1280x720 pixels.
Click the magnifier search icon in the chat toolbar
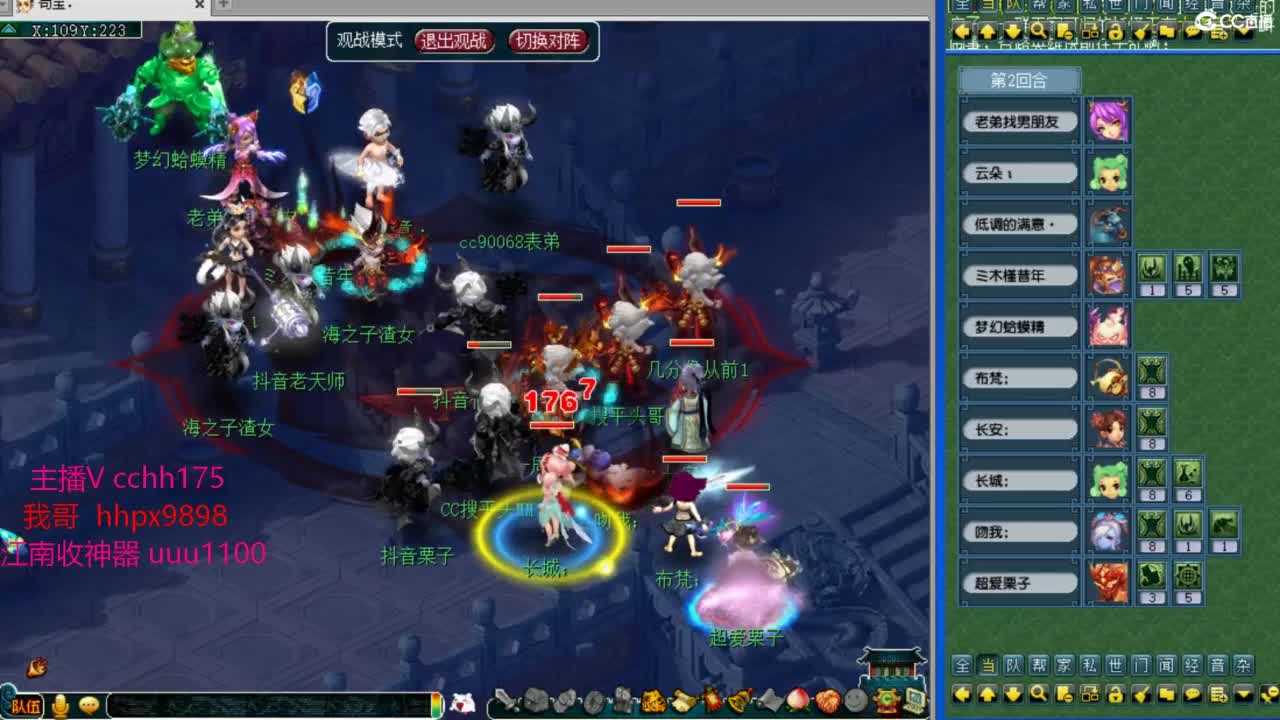tap(1038, 693)
